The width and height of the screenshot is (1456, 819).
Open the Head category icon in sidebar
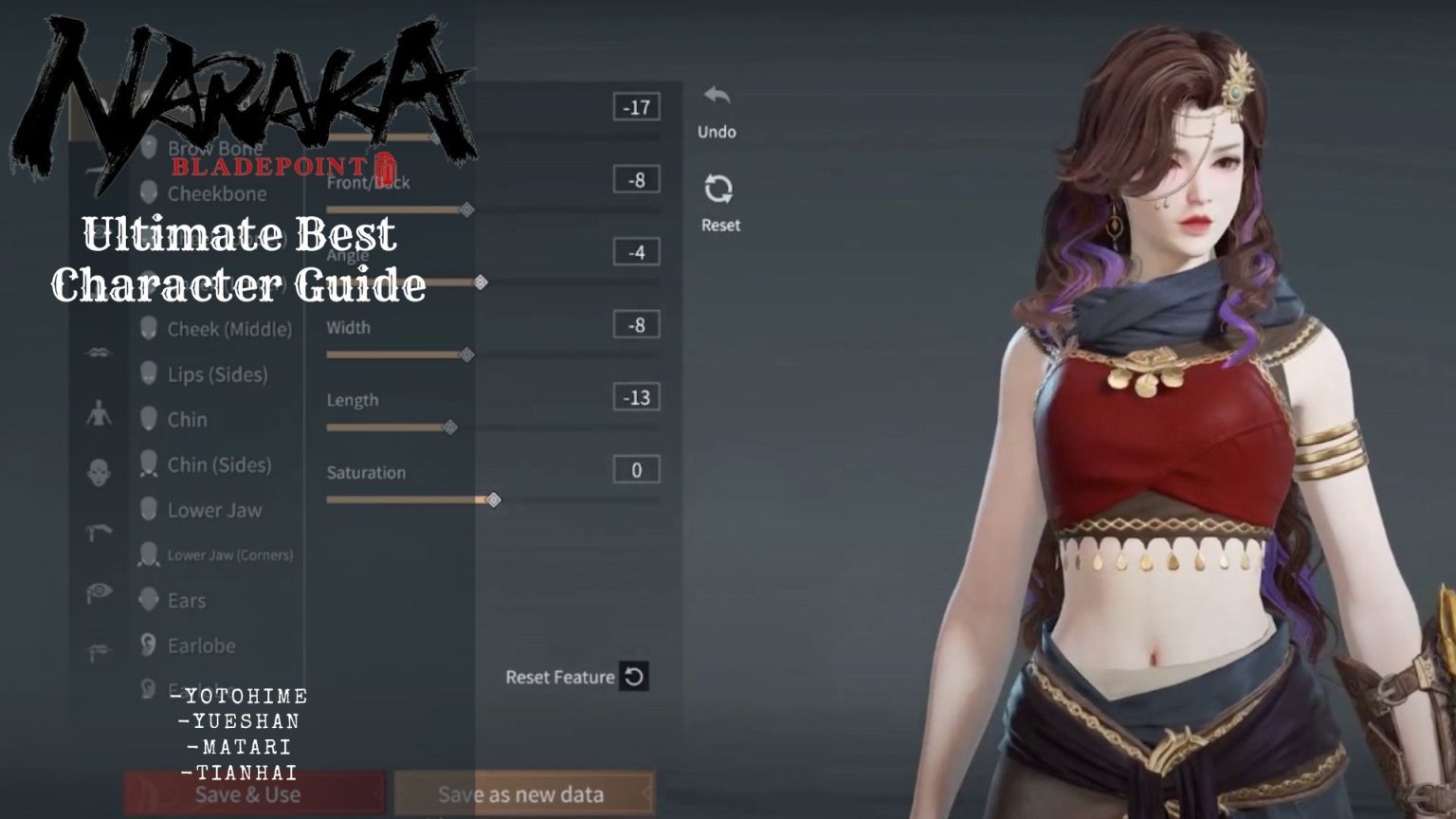pos(100,469)
